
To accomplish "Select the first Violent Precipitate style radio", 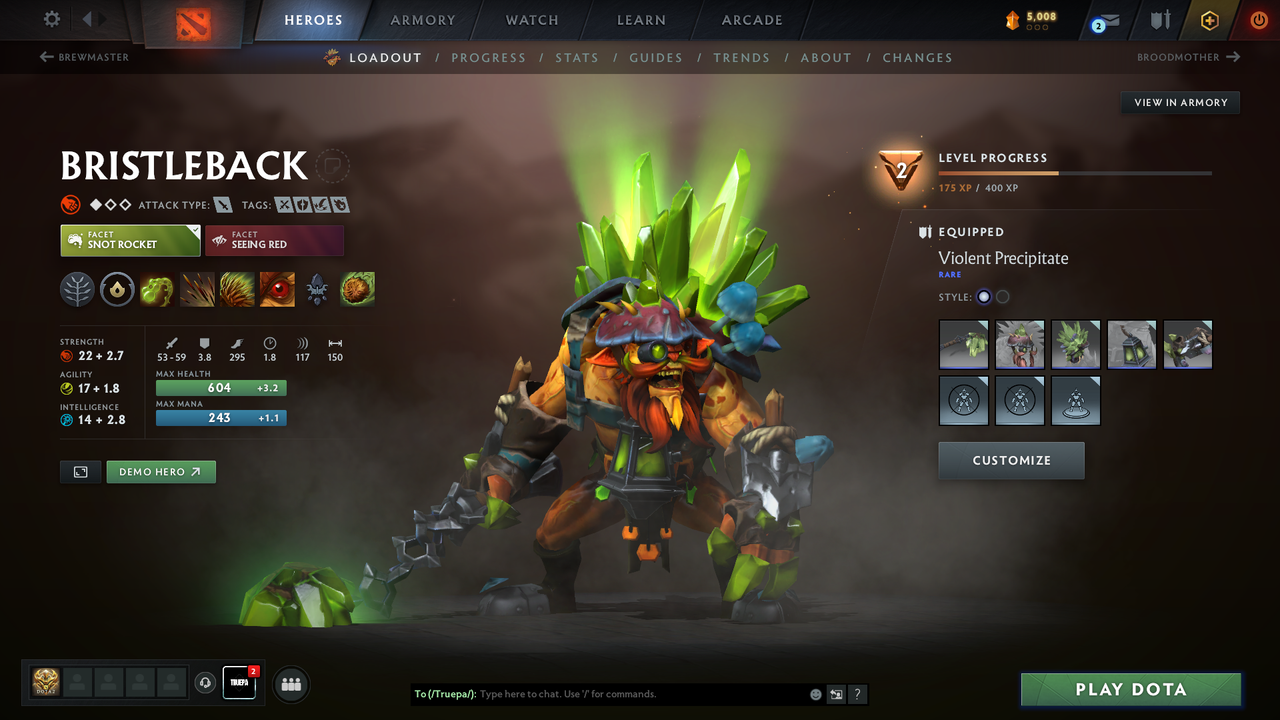I will click(x=983, y=296).
